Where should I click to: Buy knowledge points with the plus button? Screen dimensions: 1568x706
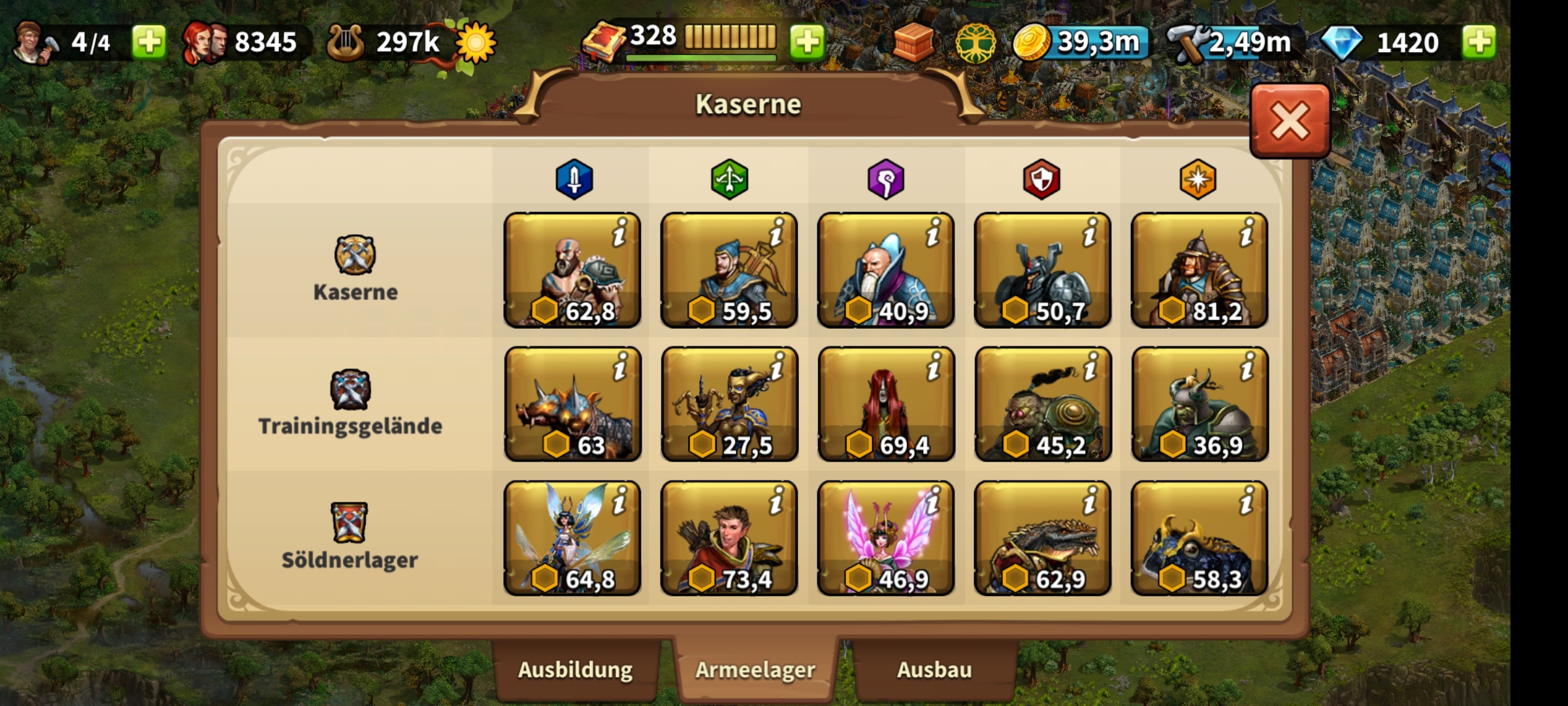click(808, 42)
